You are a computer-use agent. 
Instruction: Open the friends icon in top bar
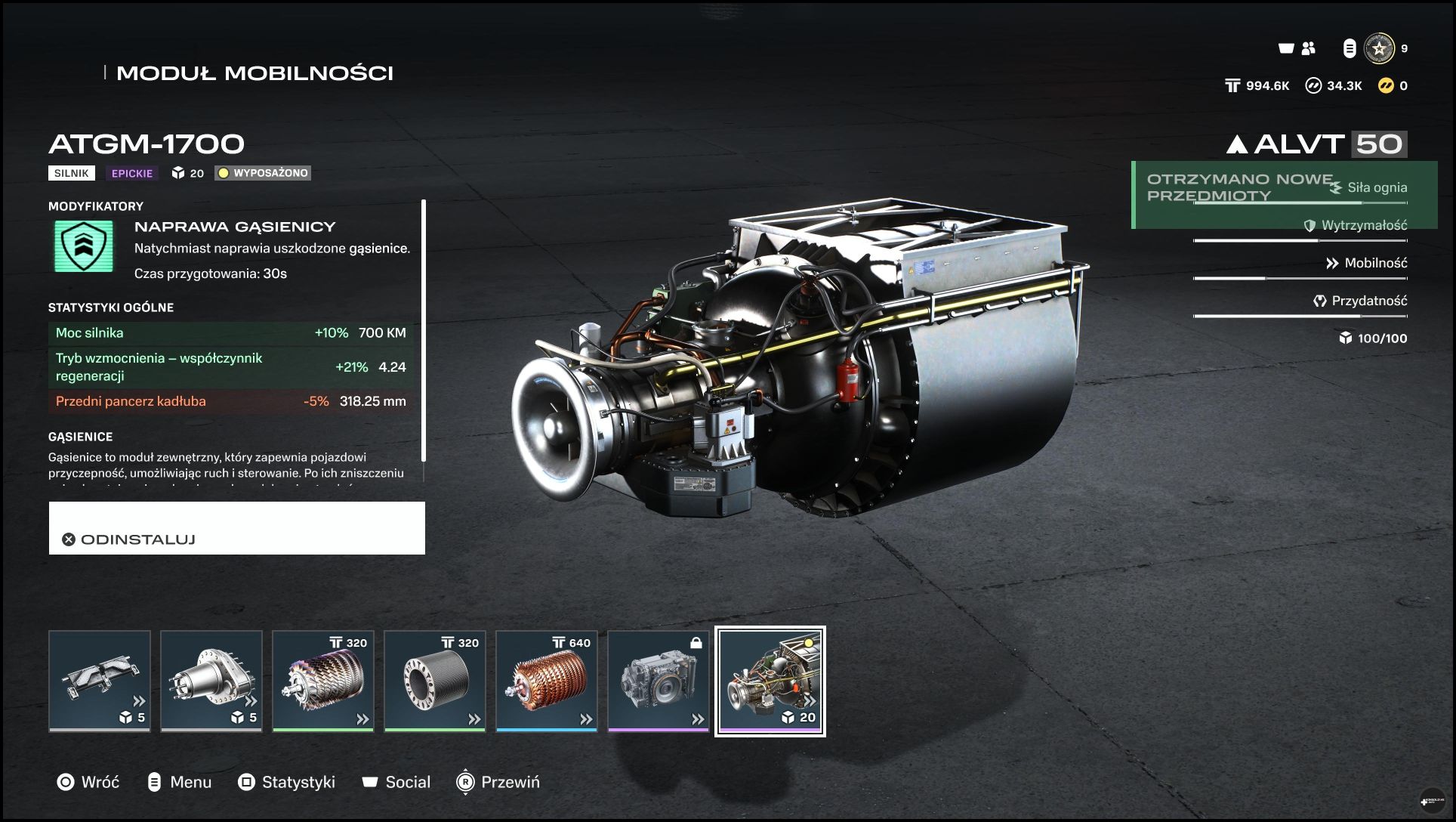[x=1309, y=48]
